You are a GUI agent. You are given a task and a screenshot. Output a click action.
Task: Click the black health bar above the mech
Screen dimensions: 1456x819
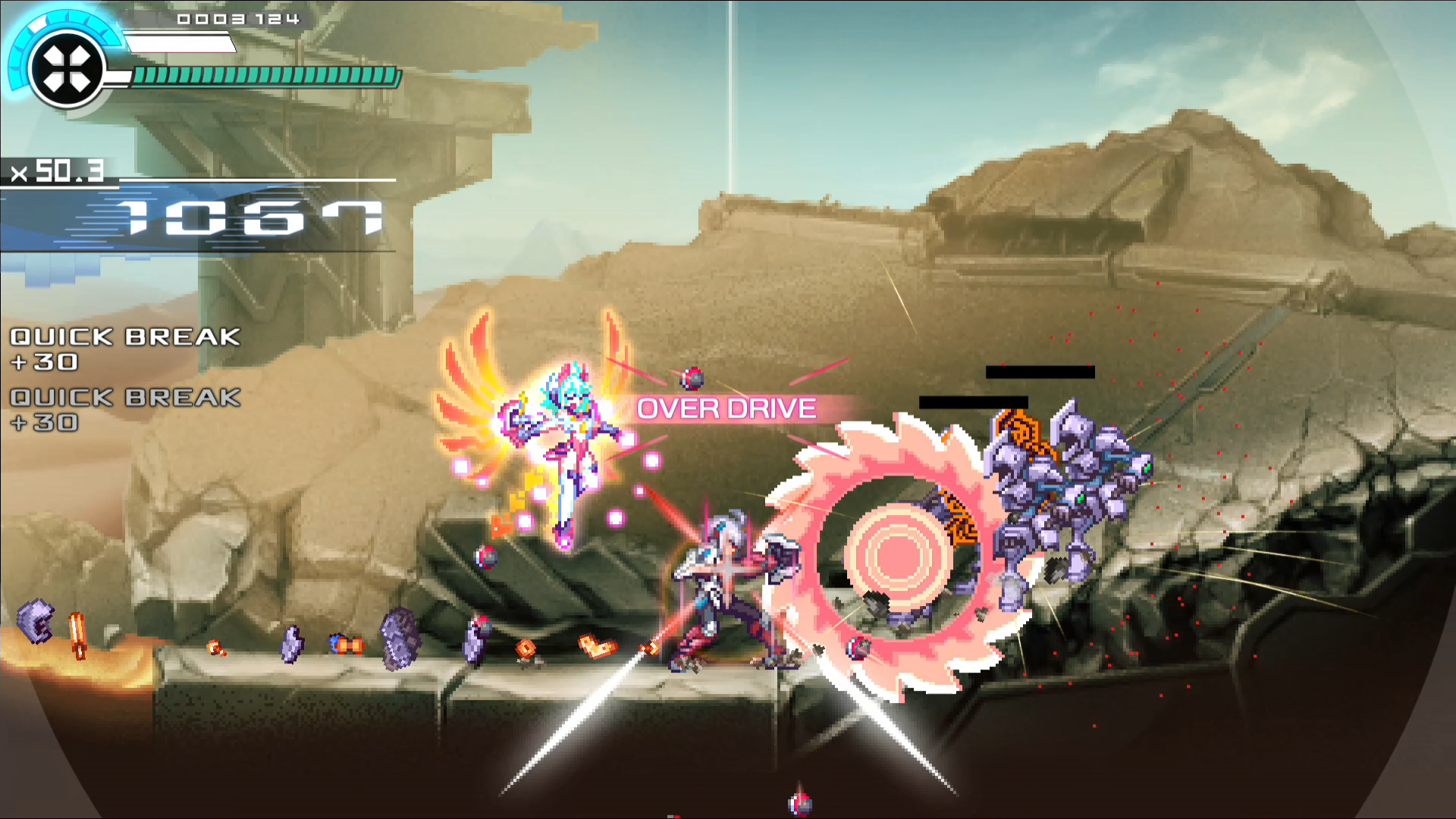[1039, 373]
